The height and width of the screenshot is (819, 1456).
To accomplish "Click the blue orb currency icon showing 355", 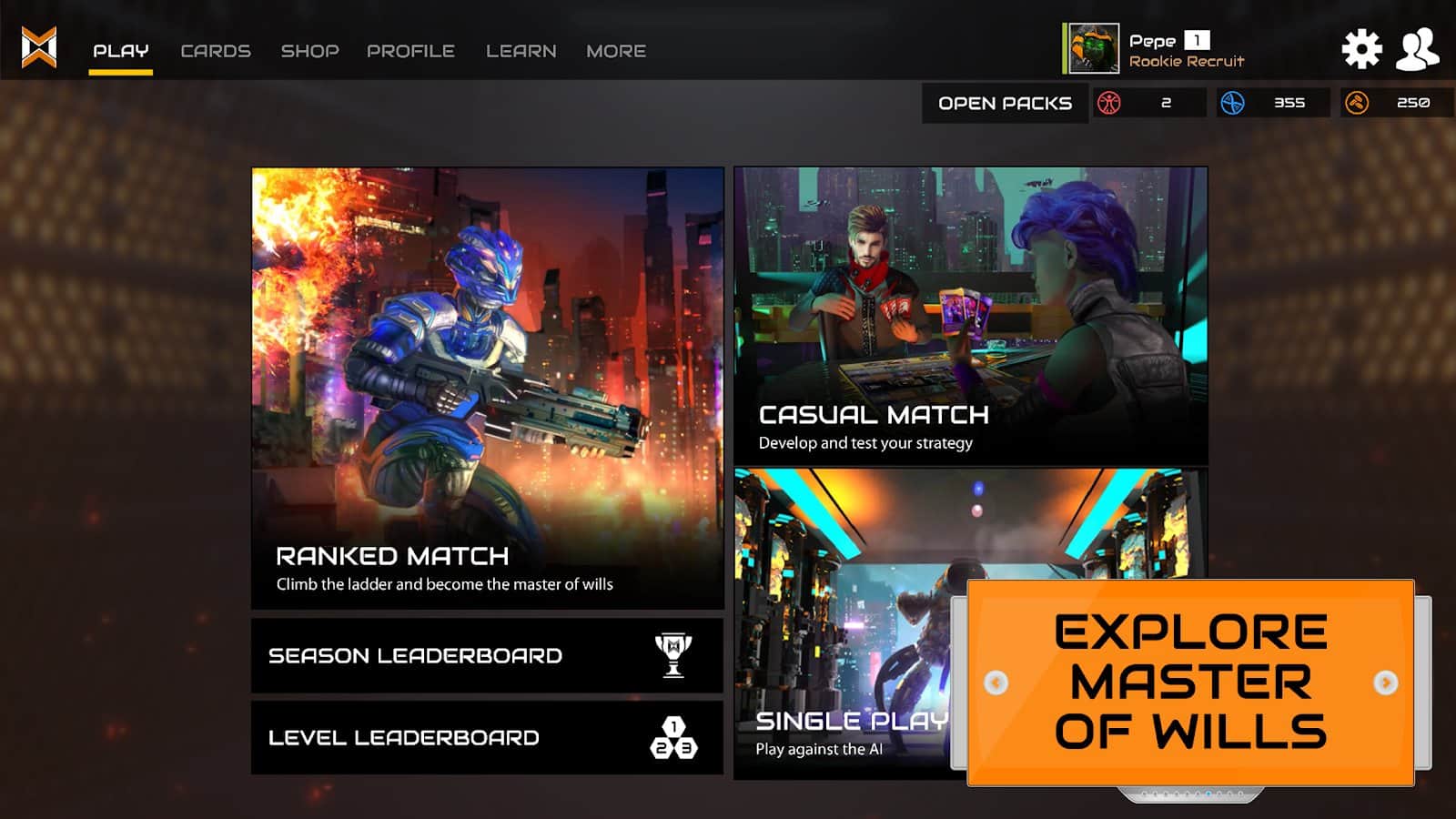I will pos(1230,102).
